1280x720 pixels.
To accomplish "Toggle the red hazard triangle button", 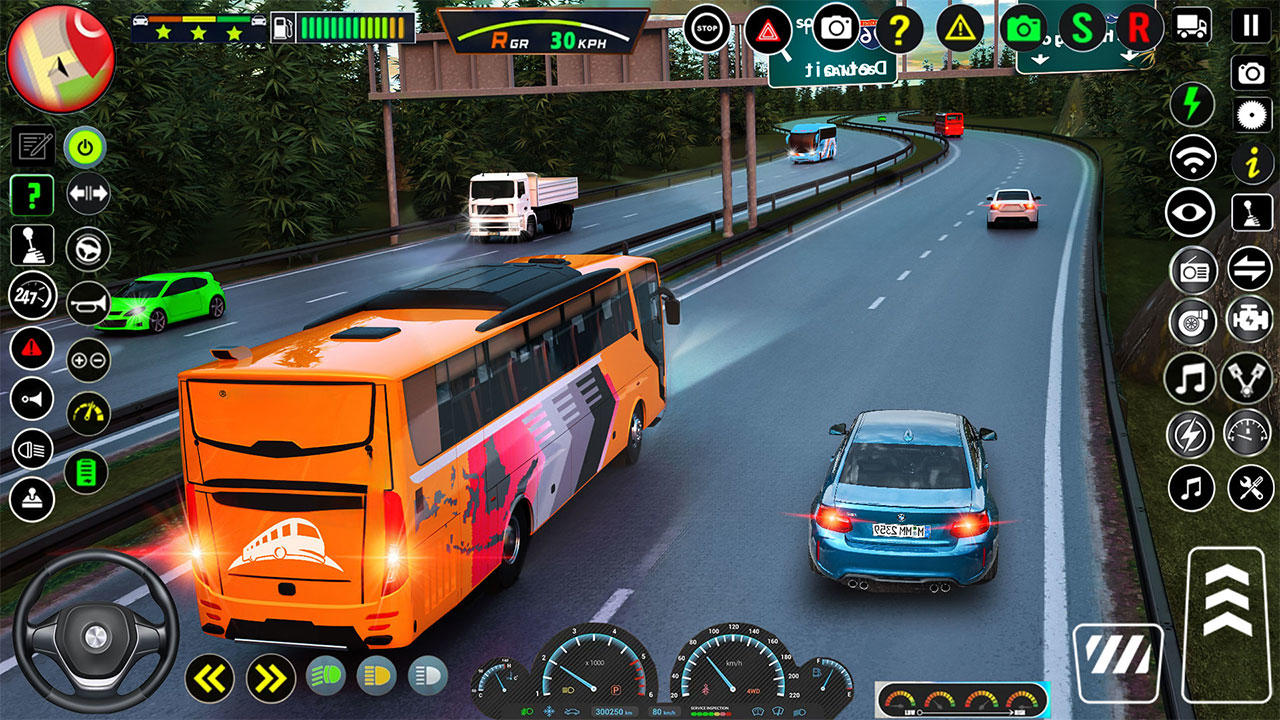I will [x=768, y=30].
